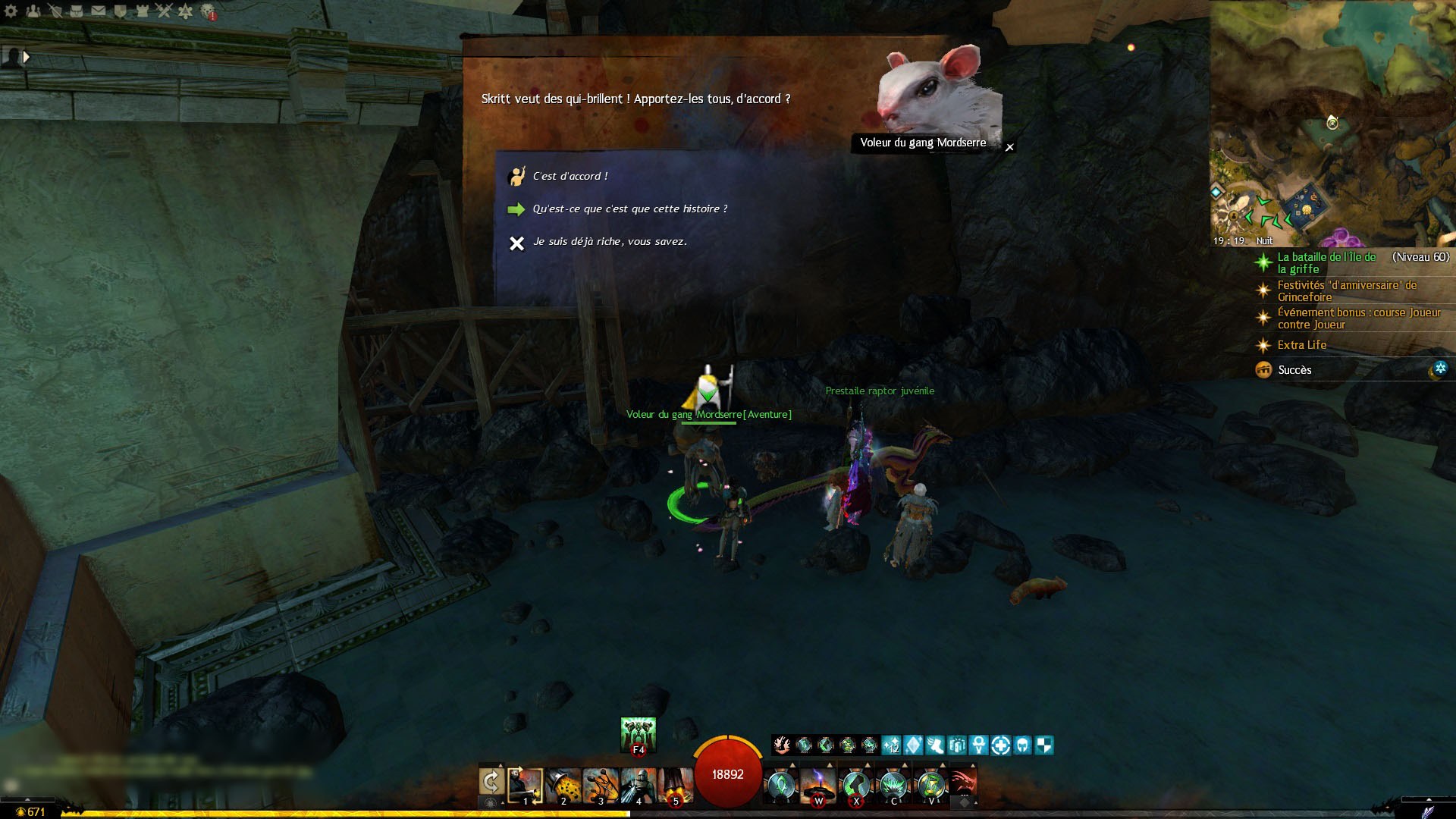Choose the reply "C'est d'accord !"
This screenshot has width=1456, height=819.
570,176
